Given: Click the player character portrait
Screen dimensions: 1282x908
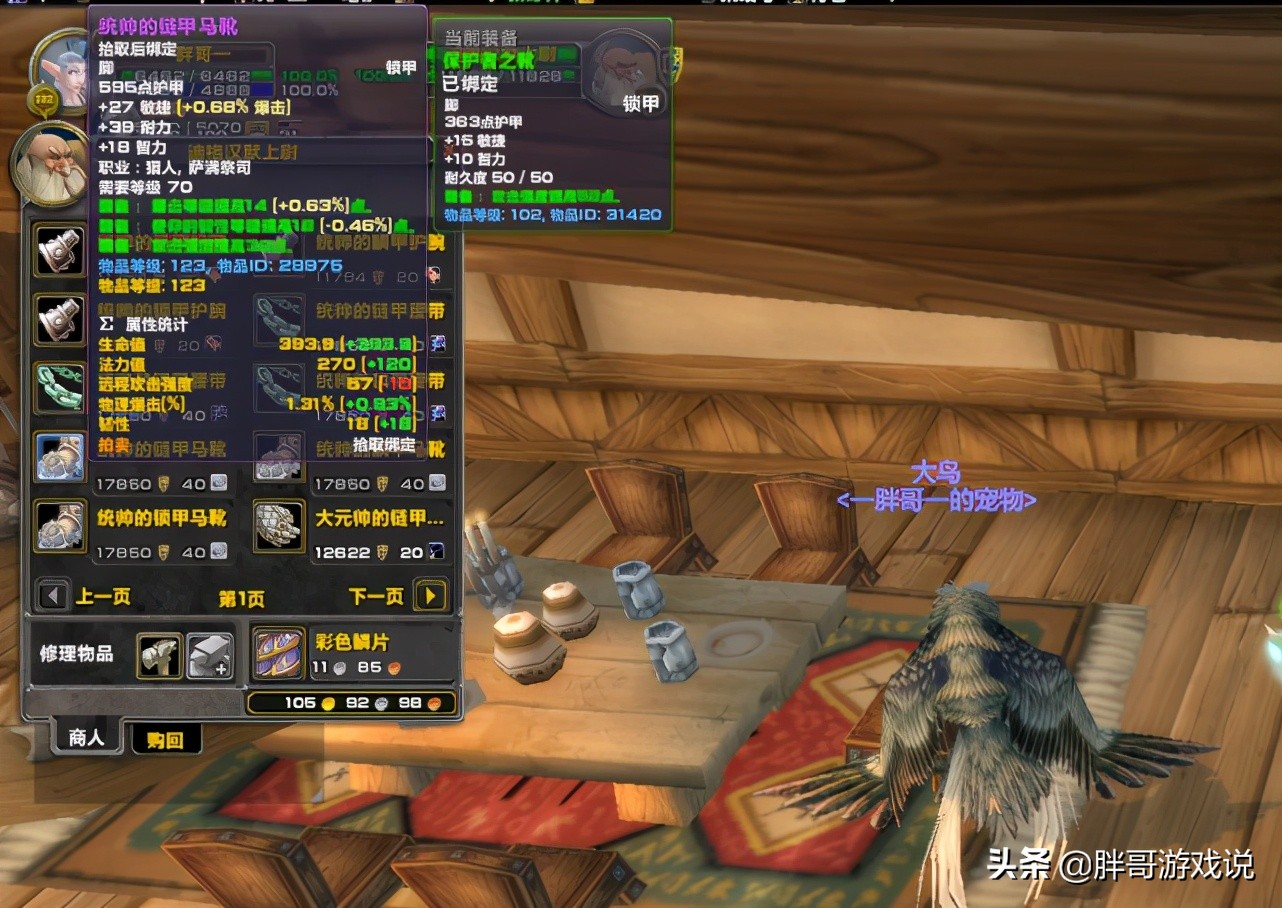Looking at the screenshot, I should click(x=60, y=72).
